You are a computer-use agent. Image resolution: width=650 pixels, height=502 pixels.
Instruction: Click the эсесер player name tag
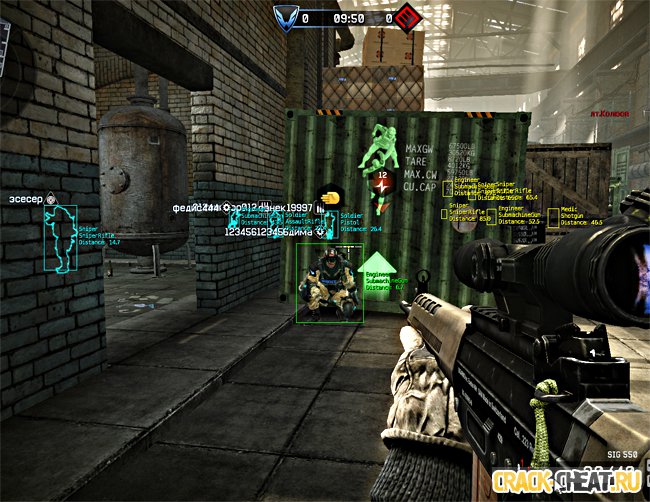coord(26,200)
